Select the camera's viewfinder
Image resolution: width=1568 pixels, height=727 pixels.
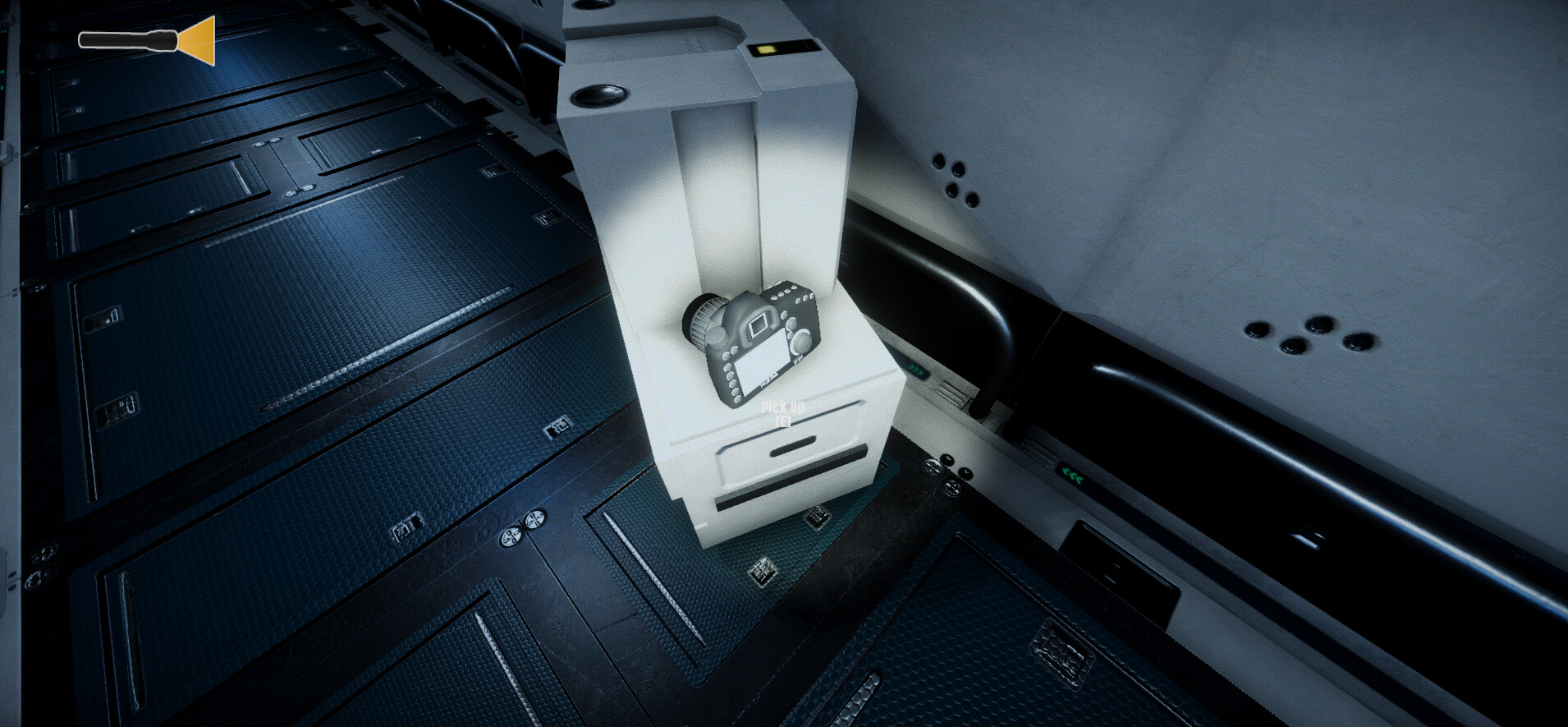[x=759, y=324]
